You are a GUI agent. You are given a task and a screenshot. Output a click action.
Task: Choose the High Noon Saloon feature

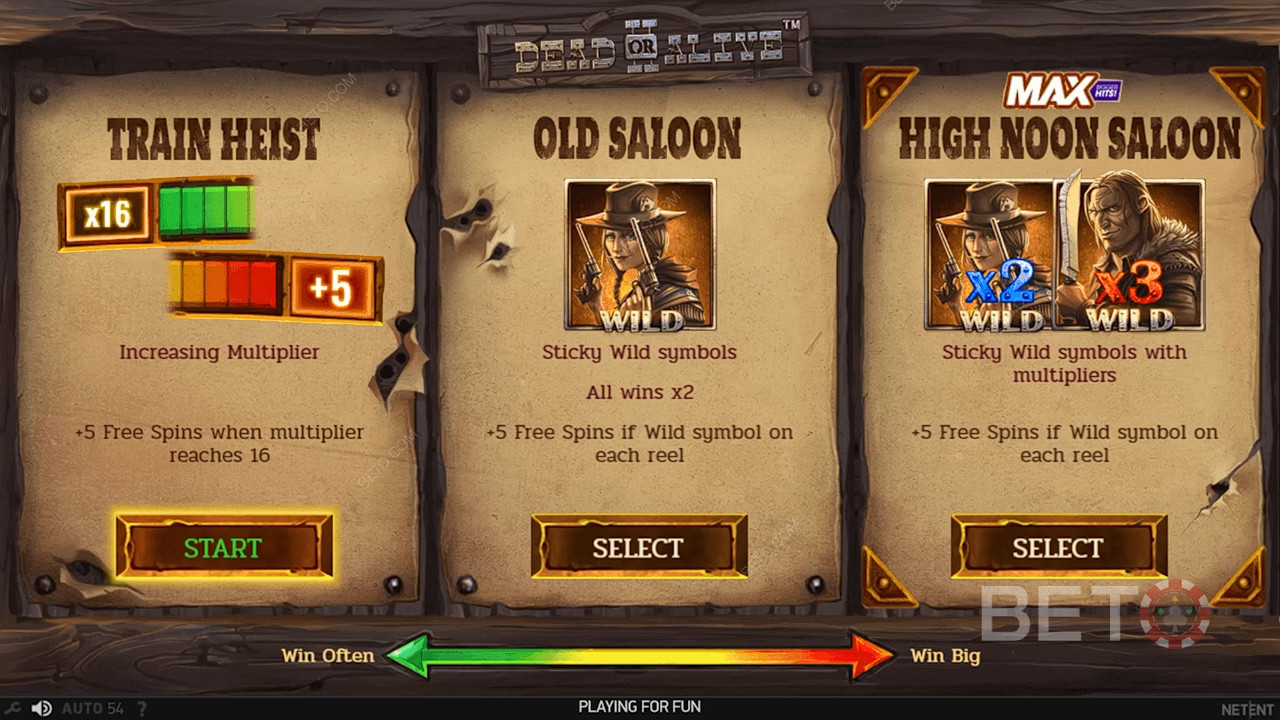pyautogui.click(x=1058, y=547)
